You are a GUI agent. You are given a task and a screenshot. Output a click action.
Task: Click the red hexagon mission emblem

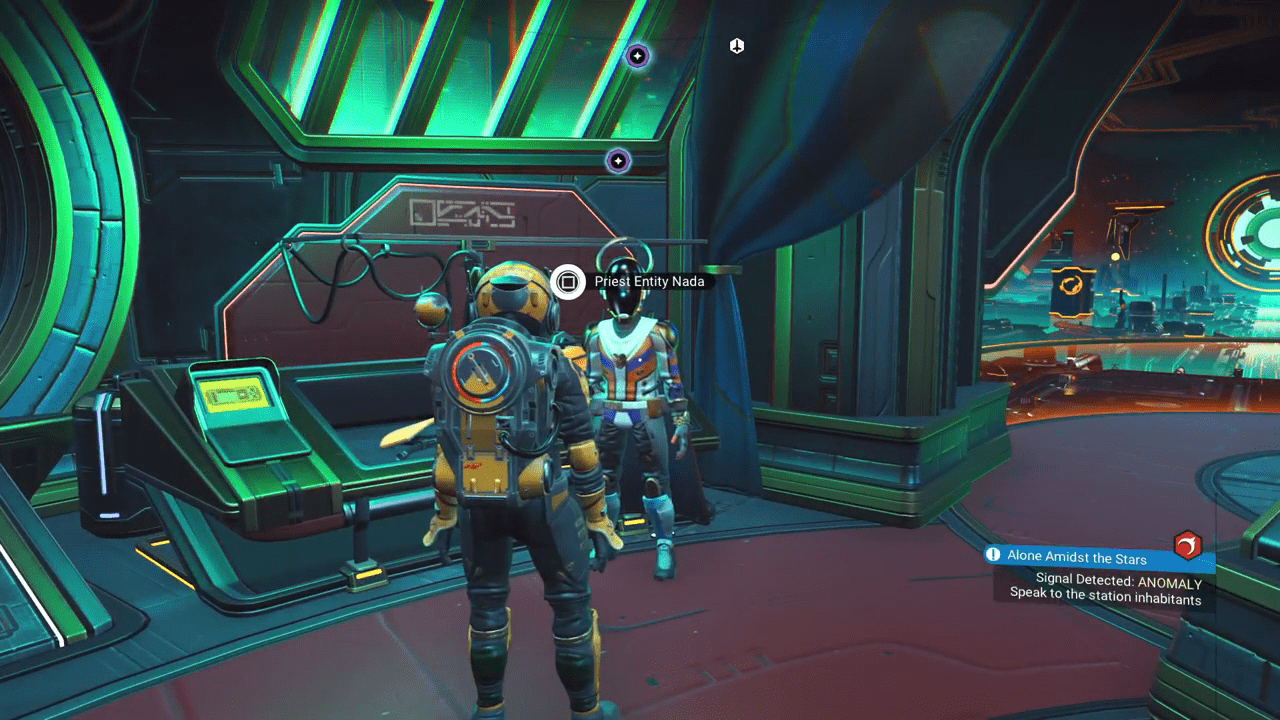click(1187, 545)
